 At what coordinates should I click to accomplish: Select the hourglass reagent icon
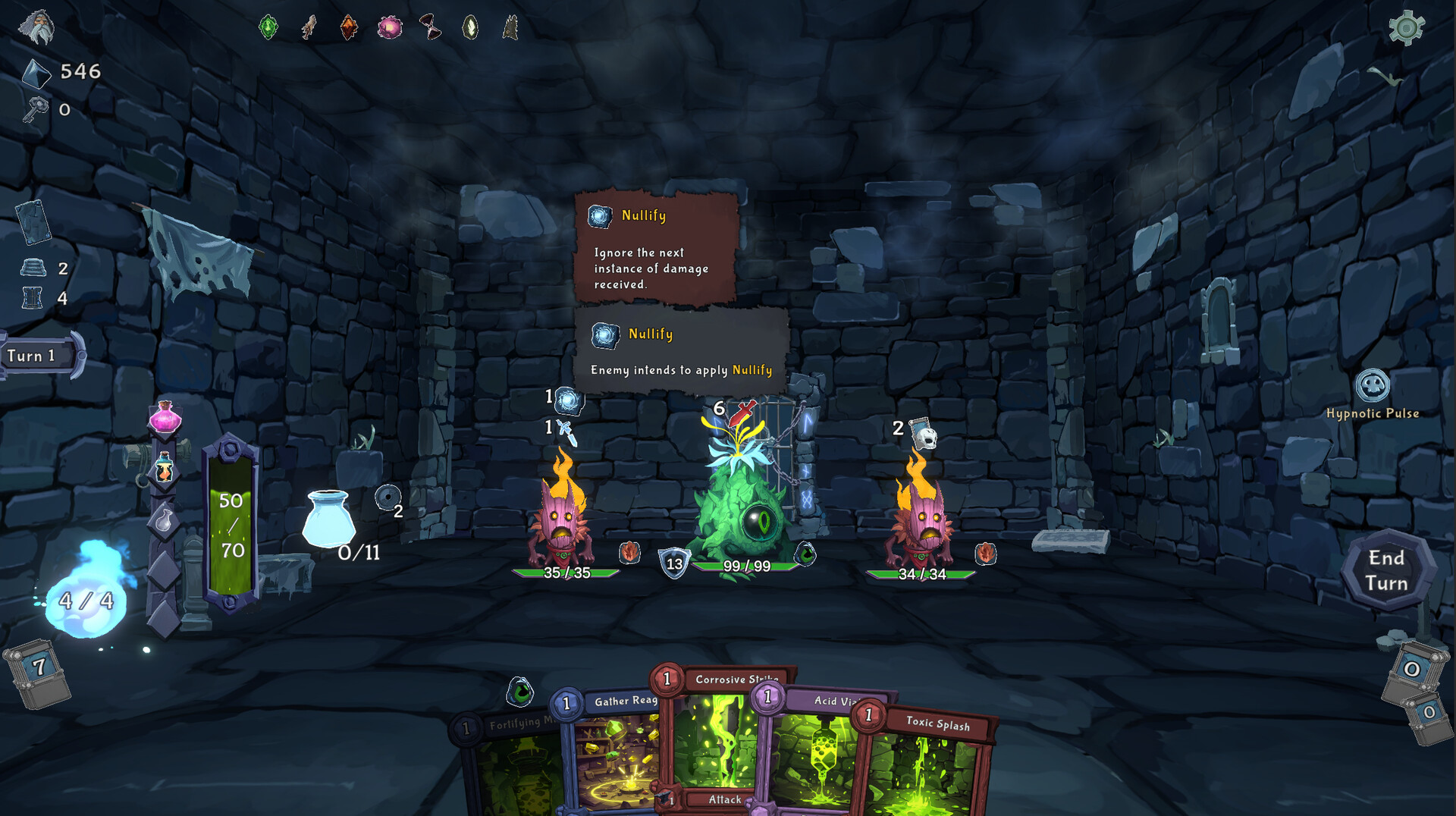tap(430, 27)
